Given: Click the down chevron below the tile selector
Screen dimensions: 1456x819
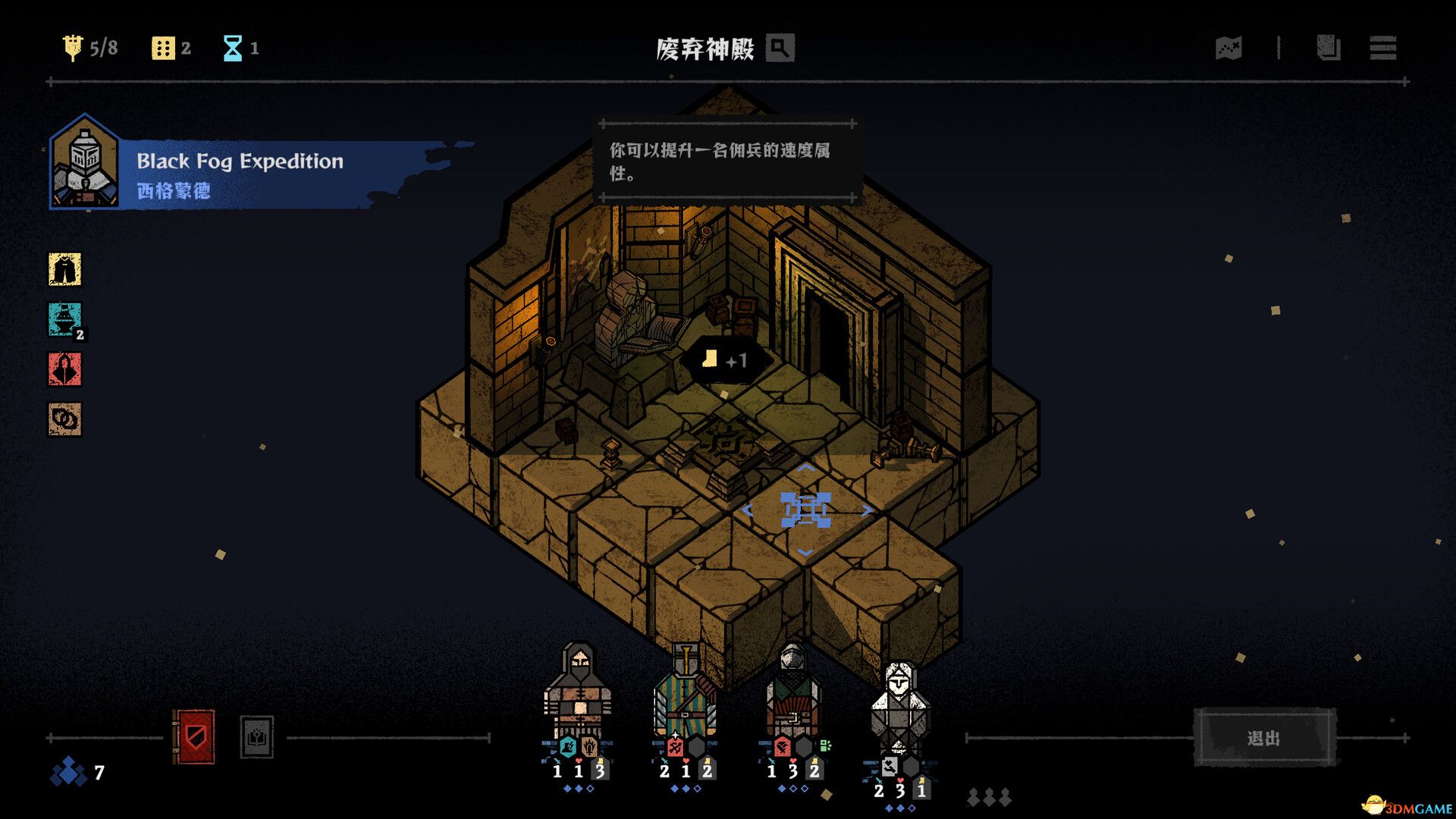Looking at the screenshot, I should [x=806, y=553].
